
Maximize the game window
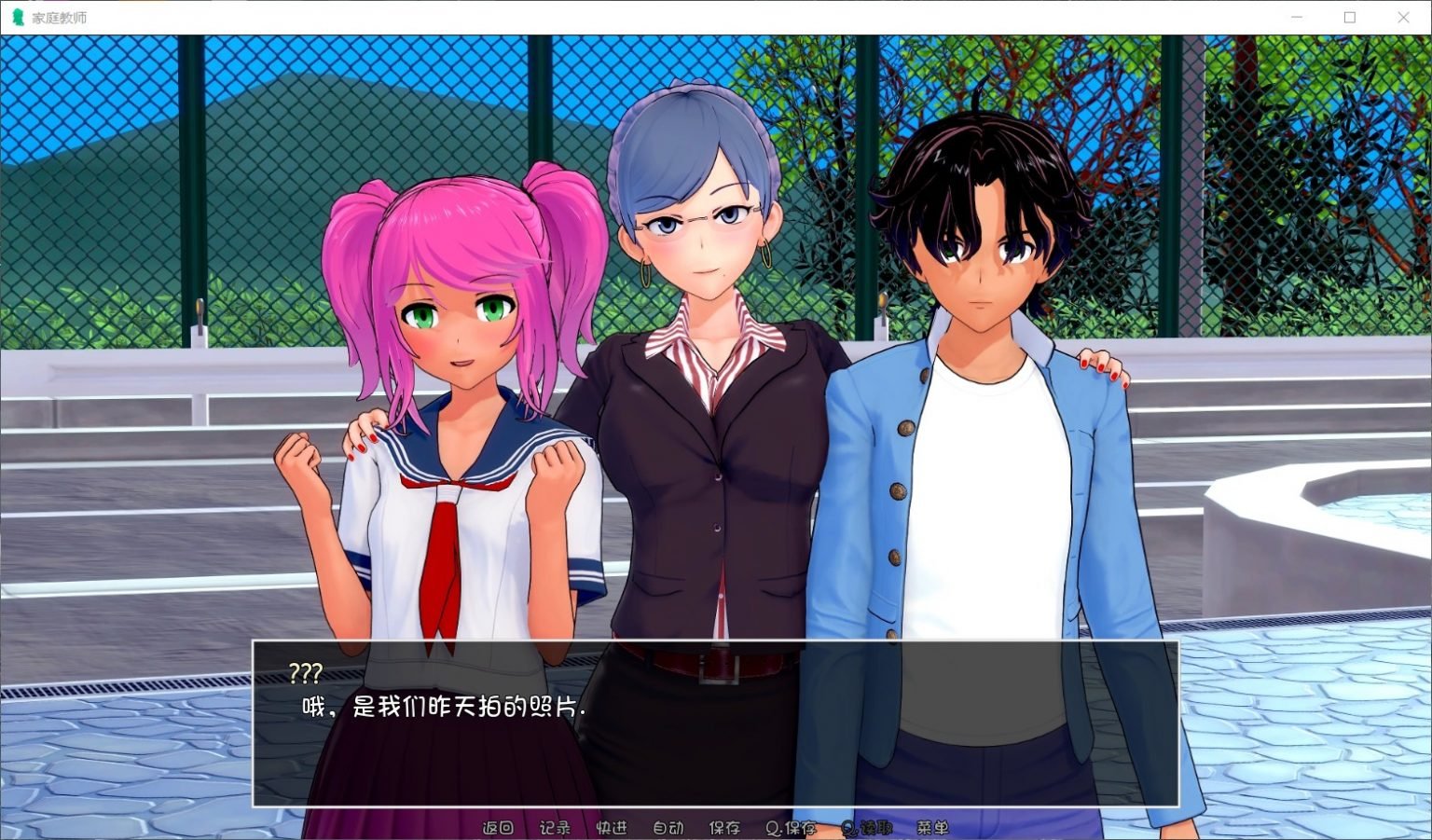[x=1349, y=16]
